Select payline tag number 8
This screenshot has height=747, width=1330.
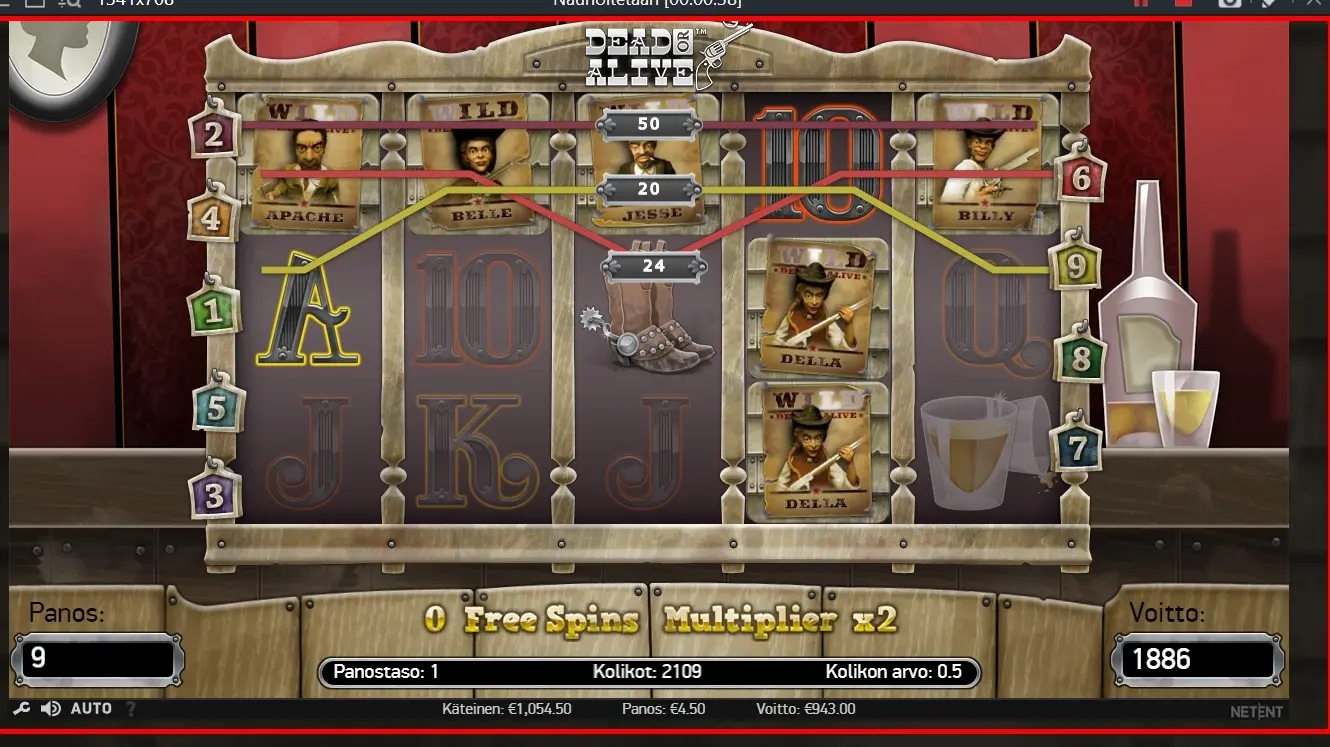pyautogui.click(x=1080, y=358)
